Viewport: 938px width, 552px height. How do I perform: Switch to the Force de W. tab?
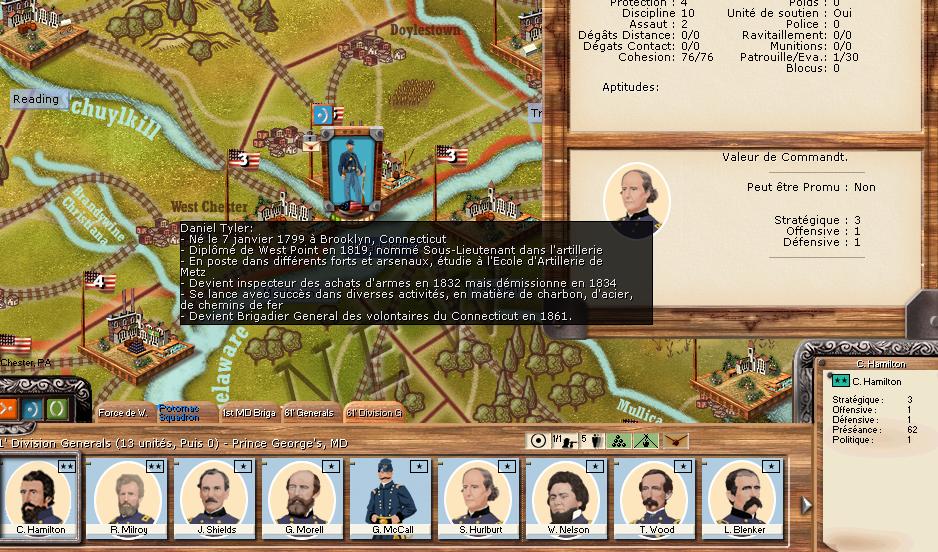click(123, 412)
